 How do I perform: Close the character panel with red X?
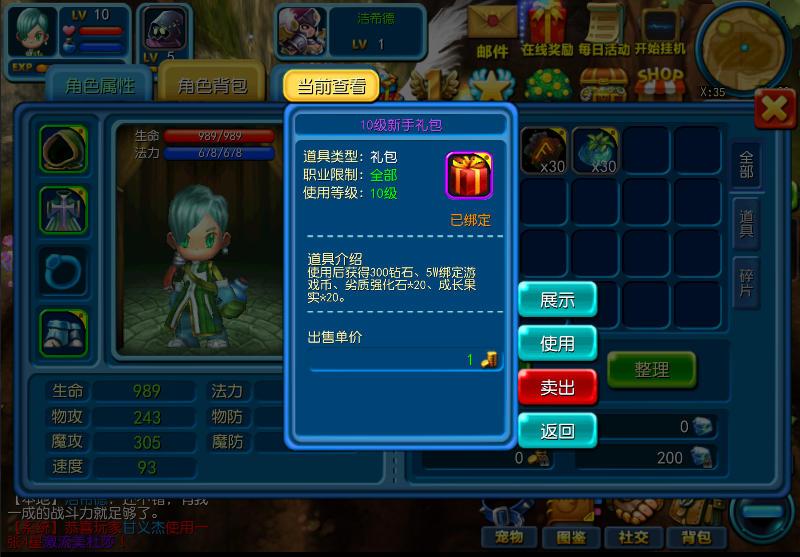(775, 109)
